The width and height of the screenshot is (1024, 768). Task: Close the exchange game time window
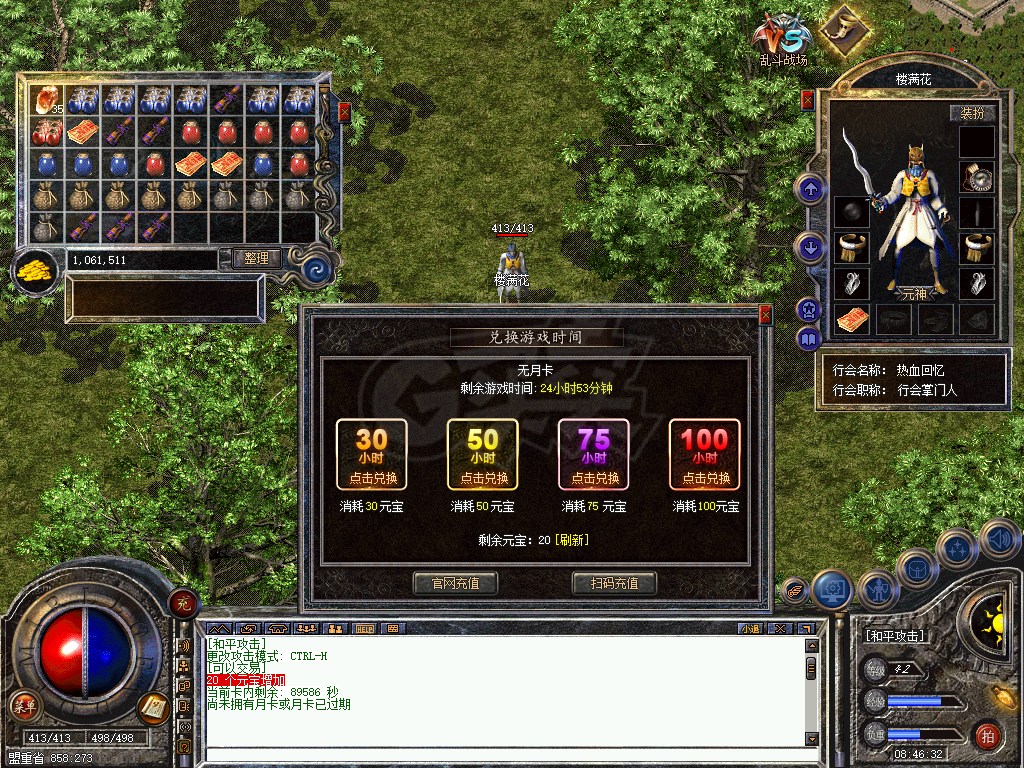pos(766,315)
